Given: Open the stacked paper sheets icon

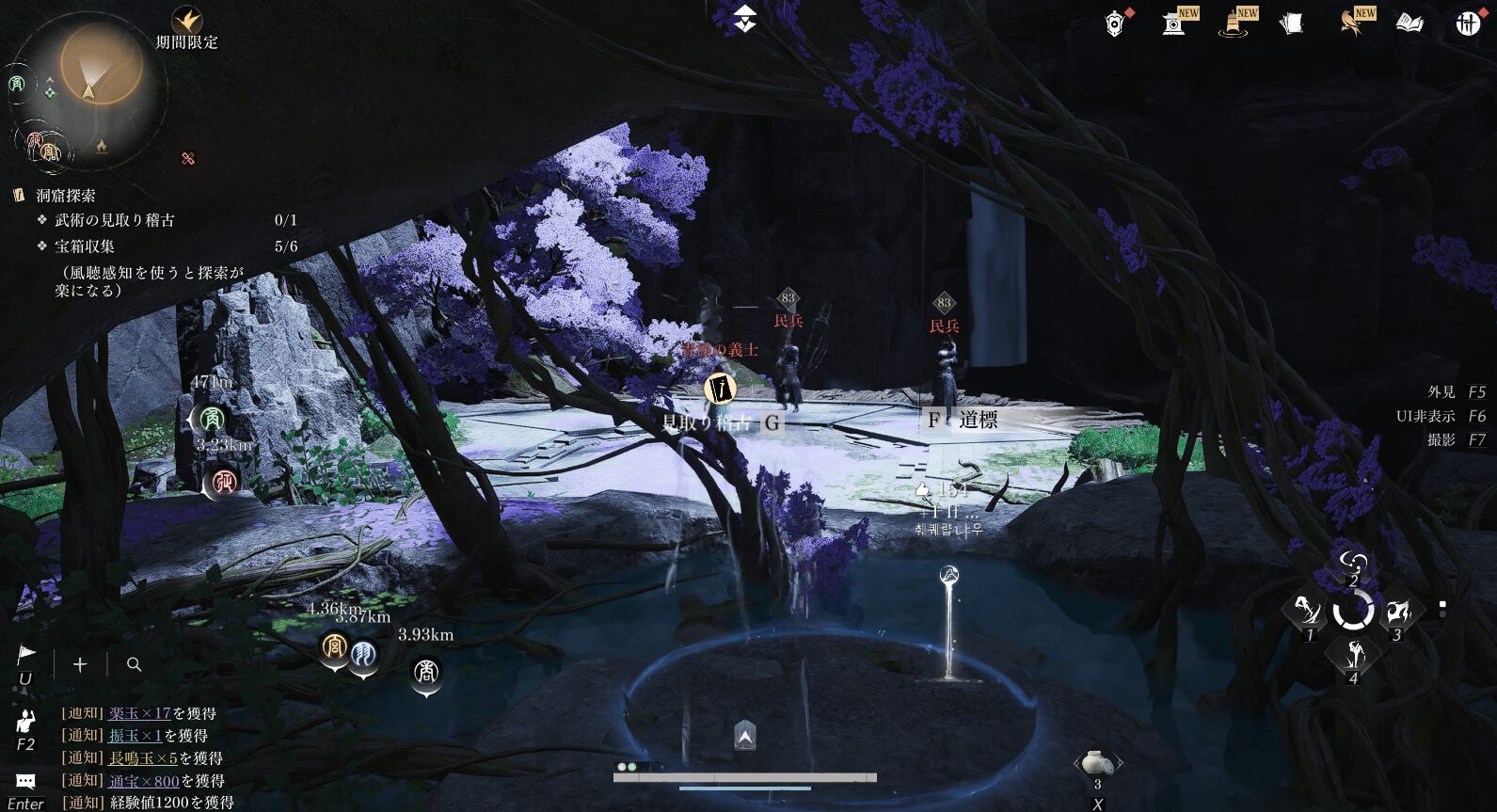Looking at the screenshot, I should pos(1292,24).
